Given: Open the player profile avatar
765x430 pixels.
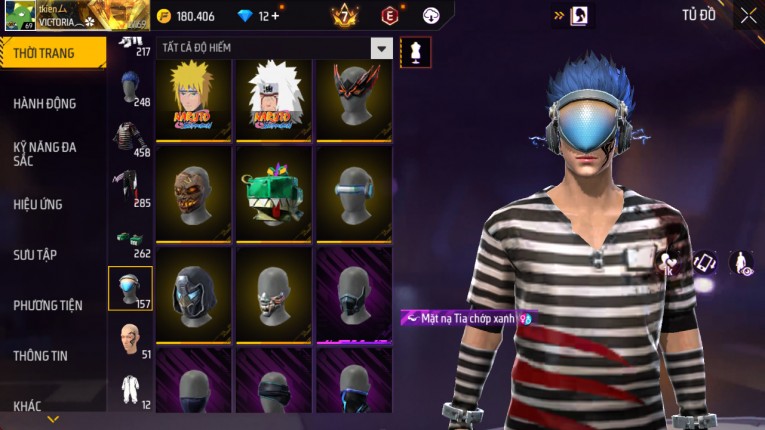Looking at the screenshot, I should [19, 16].
